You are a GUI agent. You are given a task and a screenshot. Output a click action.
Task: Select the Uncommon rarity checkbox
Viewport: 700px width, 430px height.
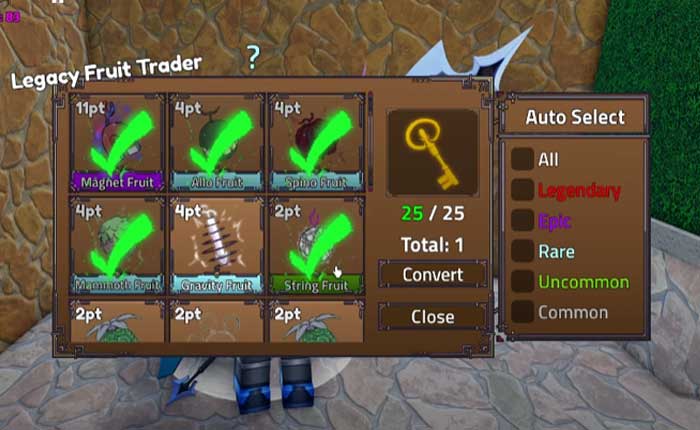click(522, 282)
